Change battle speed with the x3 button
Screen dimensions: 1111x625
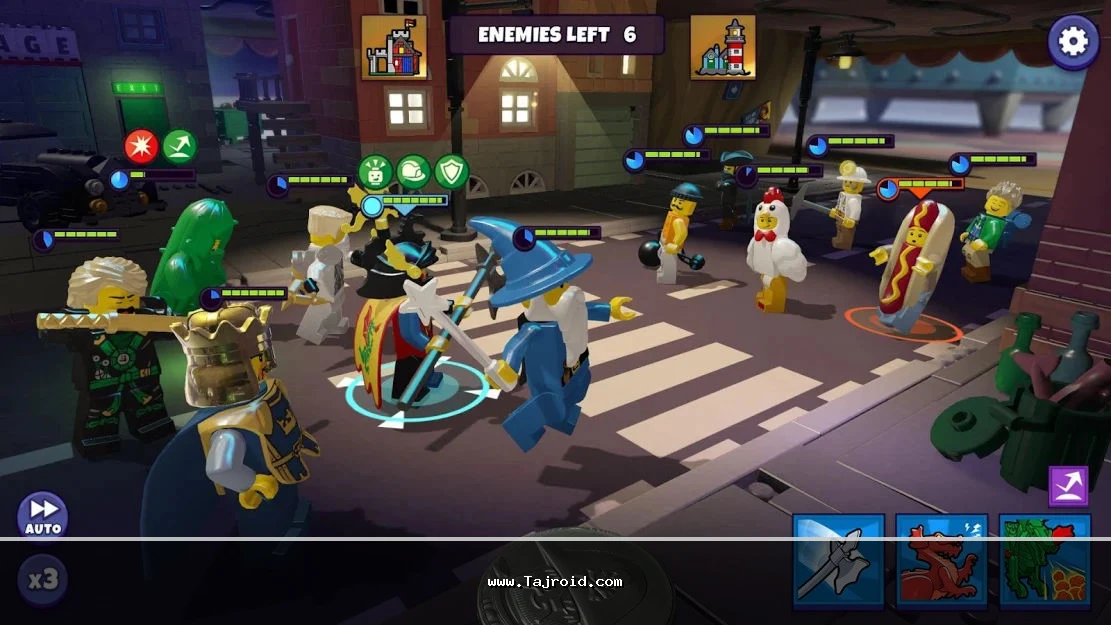click(x=42, y=580)
